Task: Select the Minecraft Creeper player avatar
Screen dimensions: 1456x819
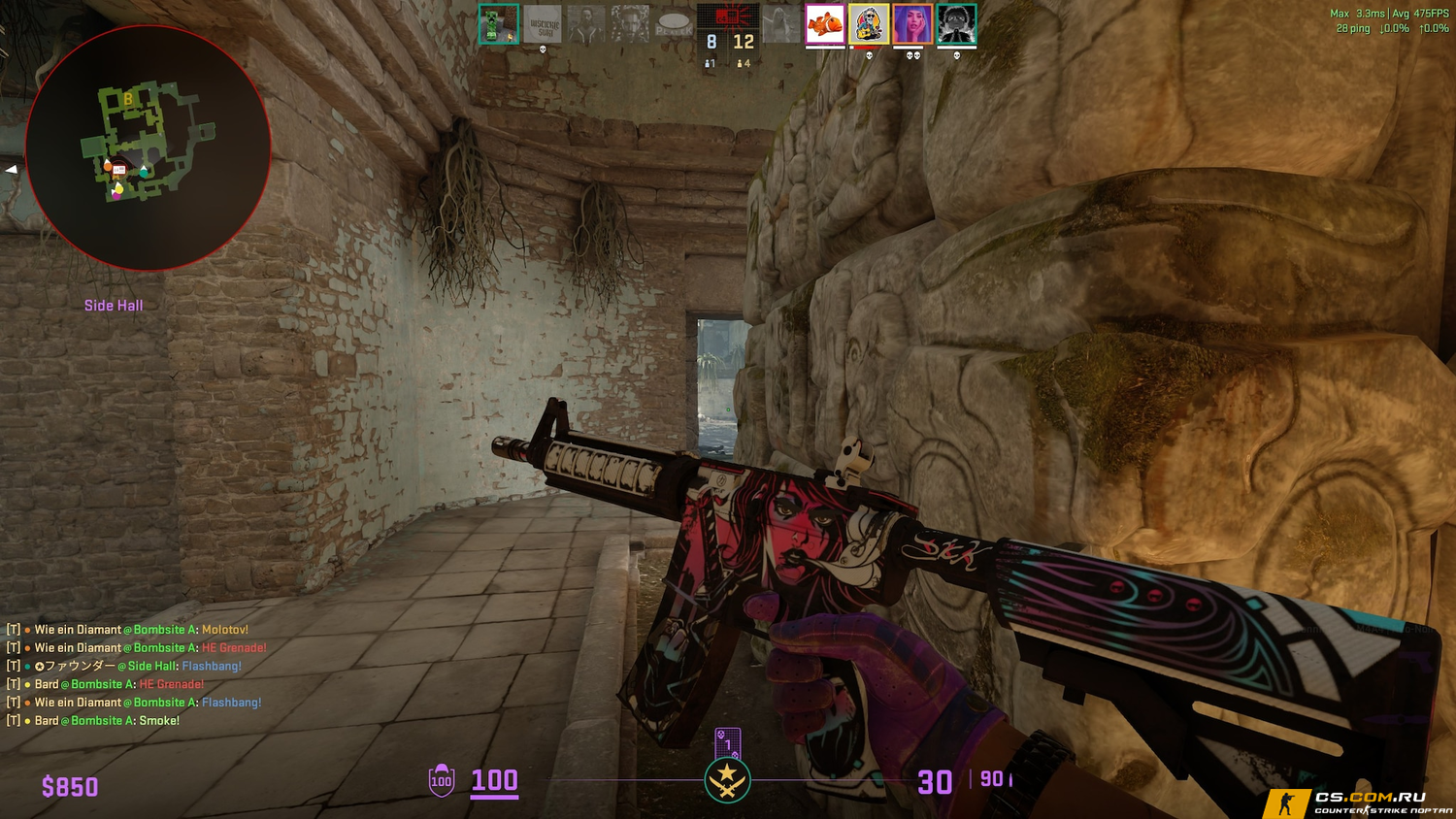Action: (x=498, y=24)
